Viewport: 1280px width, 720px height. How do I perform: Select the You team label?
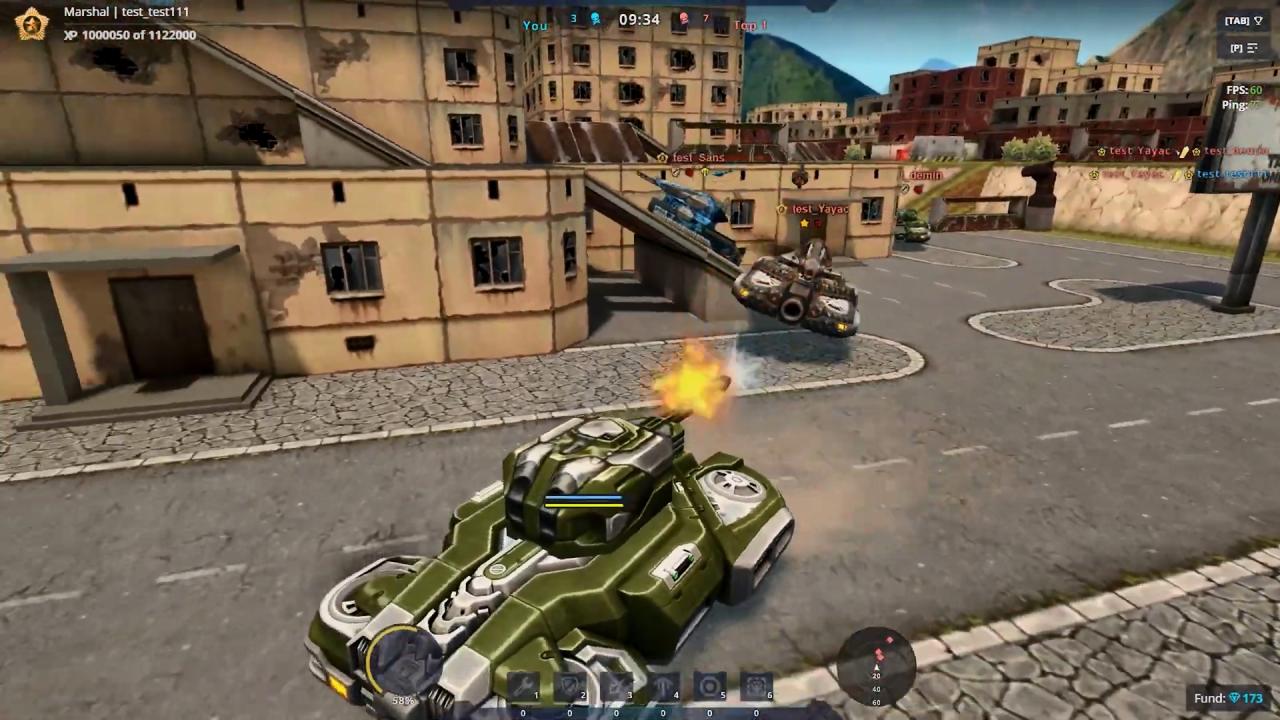(534, 24)
